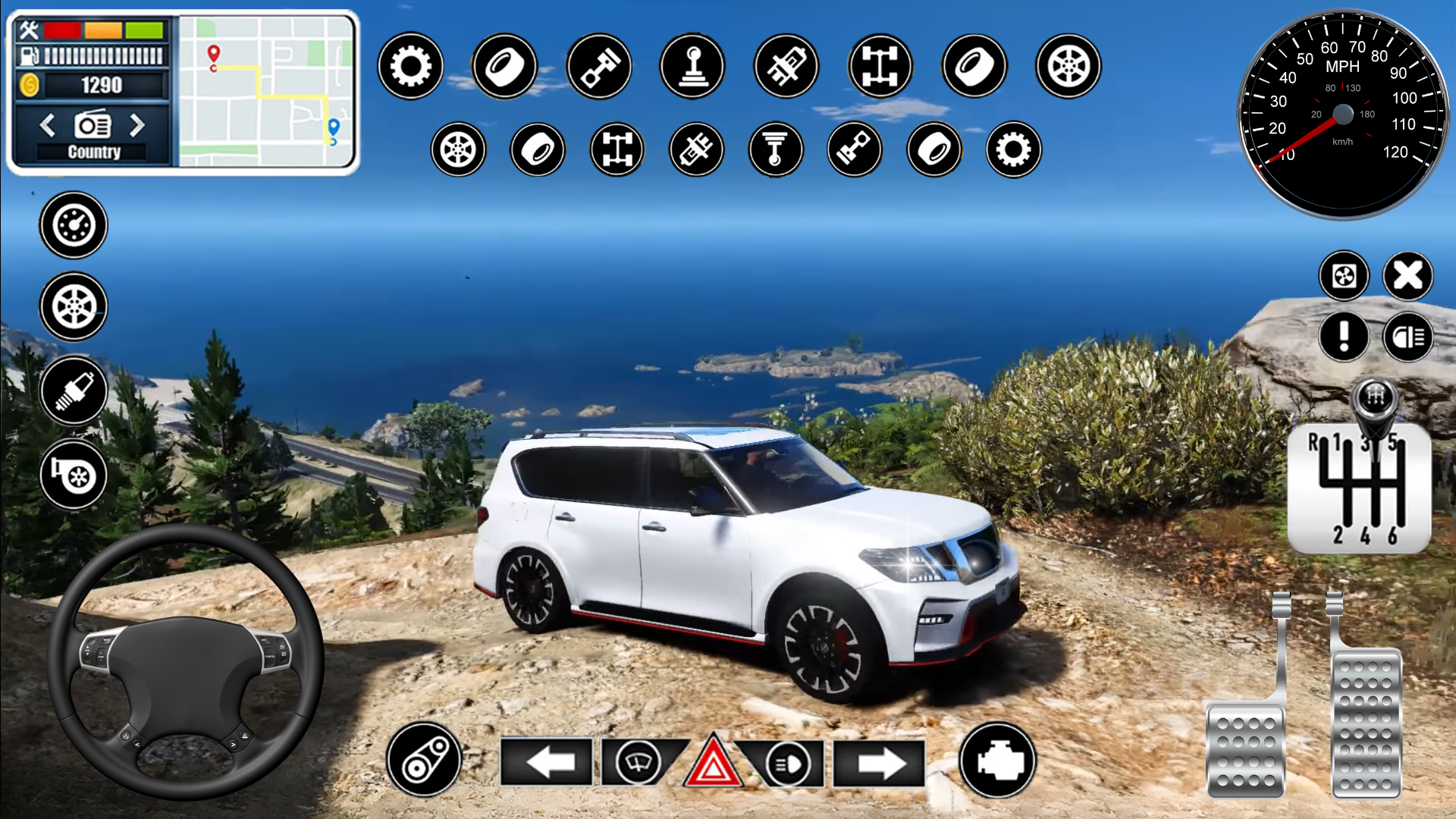The image size is (1456, 819).
Task: Select the suspension shock absorber icon
Action: coord(775,149)
